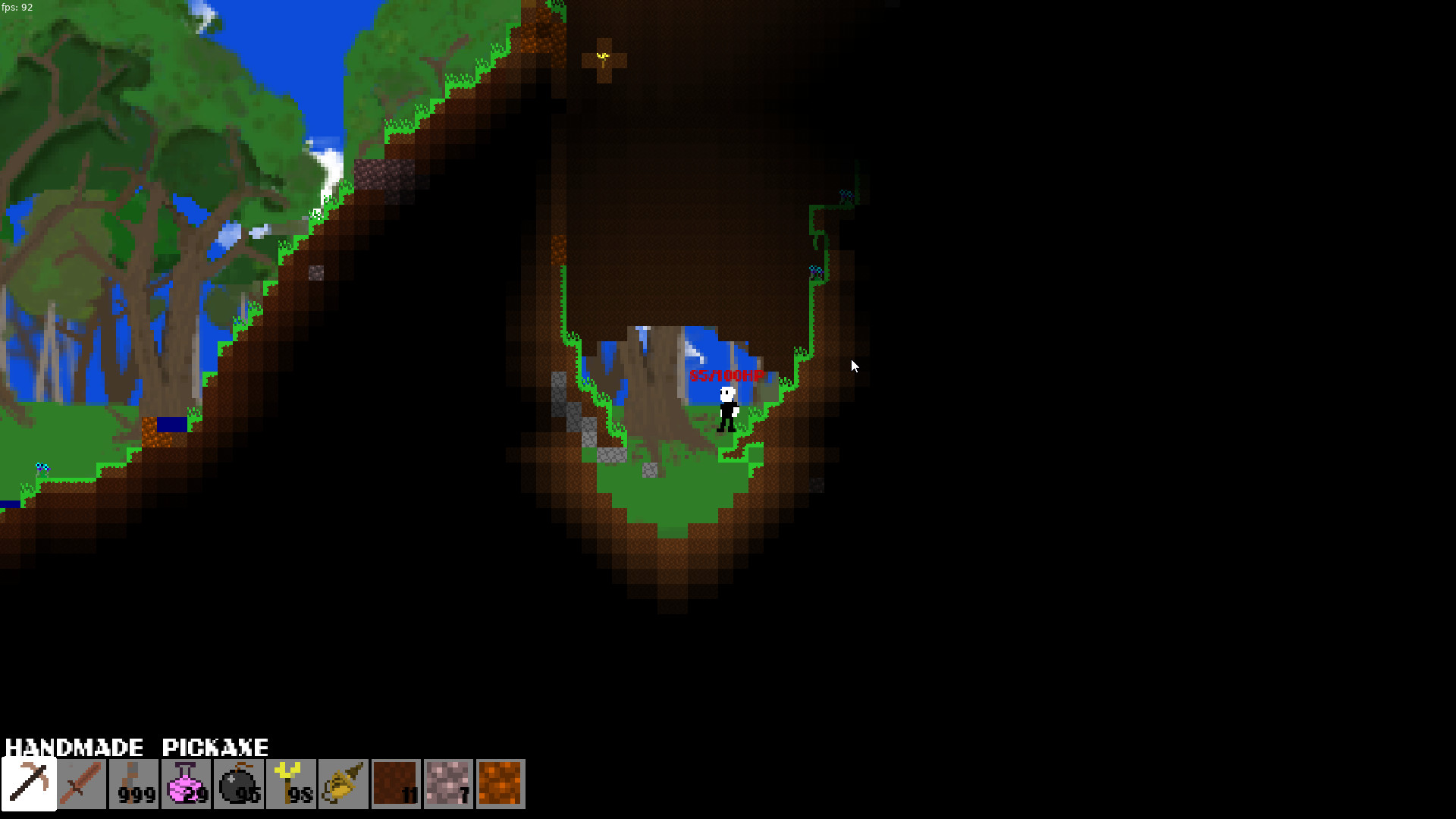
Task: Select the bomb item showing 96
Action: pyautogui.click(x=239, y=784)
